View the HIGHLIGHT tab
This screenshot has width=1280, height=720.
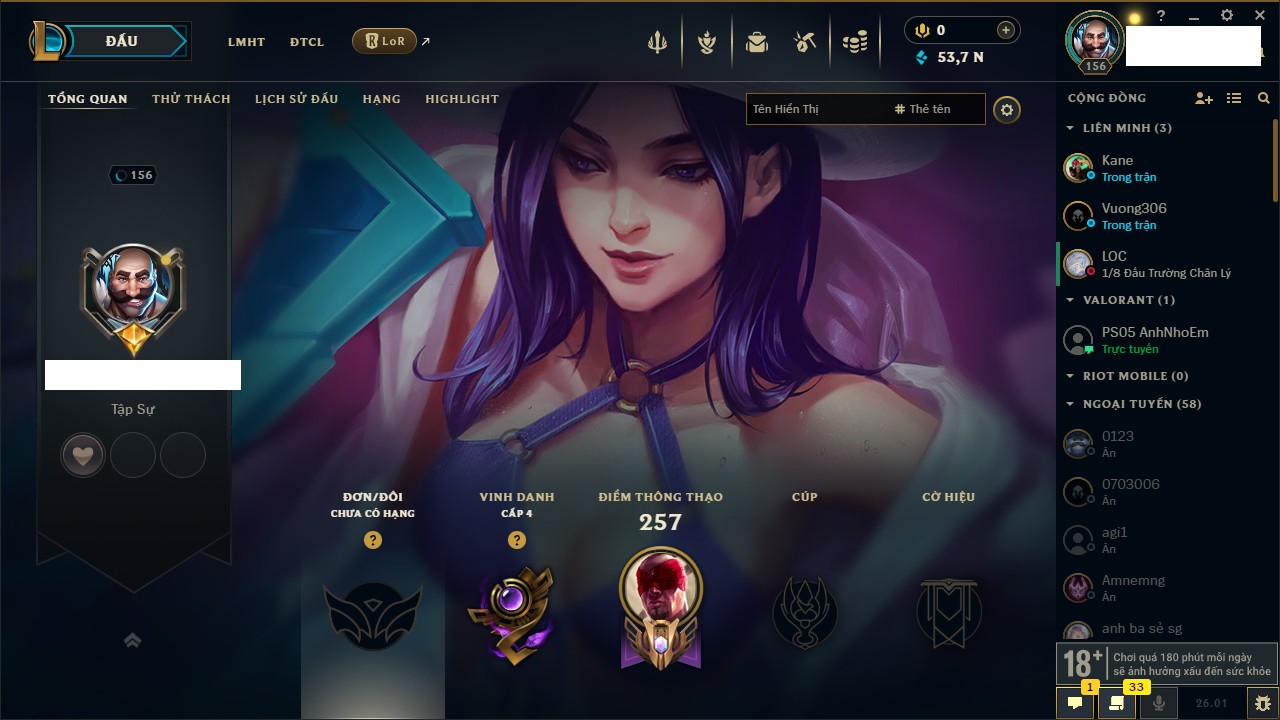(461, 99)
